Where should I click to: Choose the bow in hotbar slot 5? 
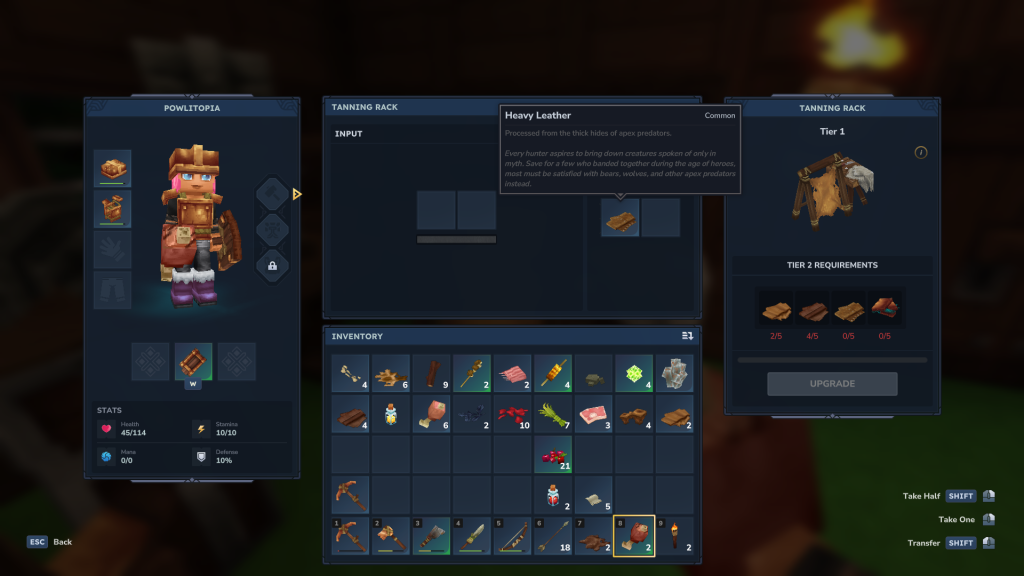(x=512, y=535)
